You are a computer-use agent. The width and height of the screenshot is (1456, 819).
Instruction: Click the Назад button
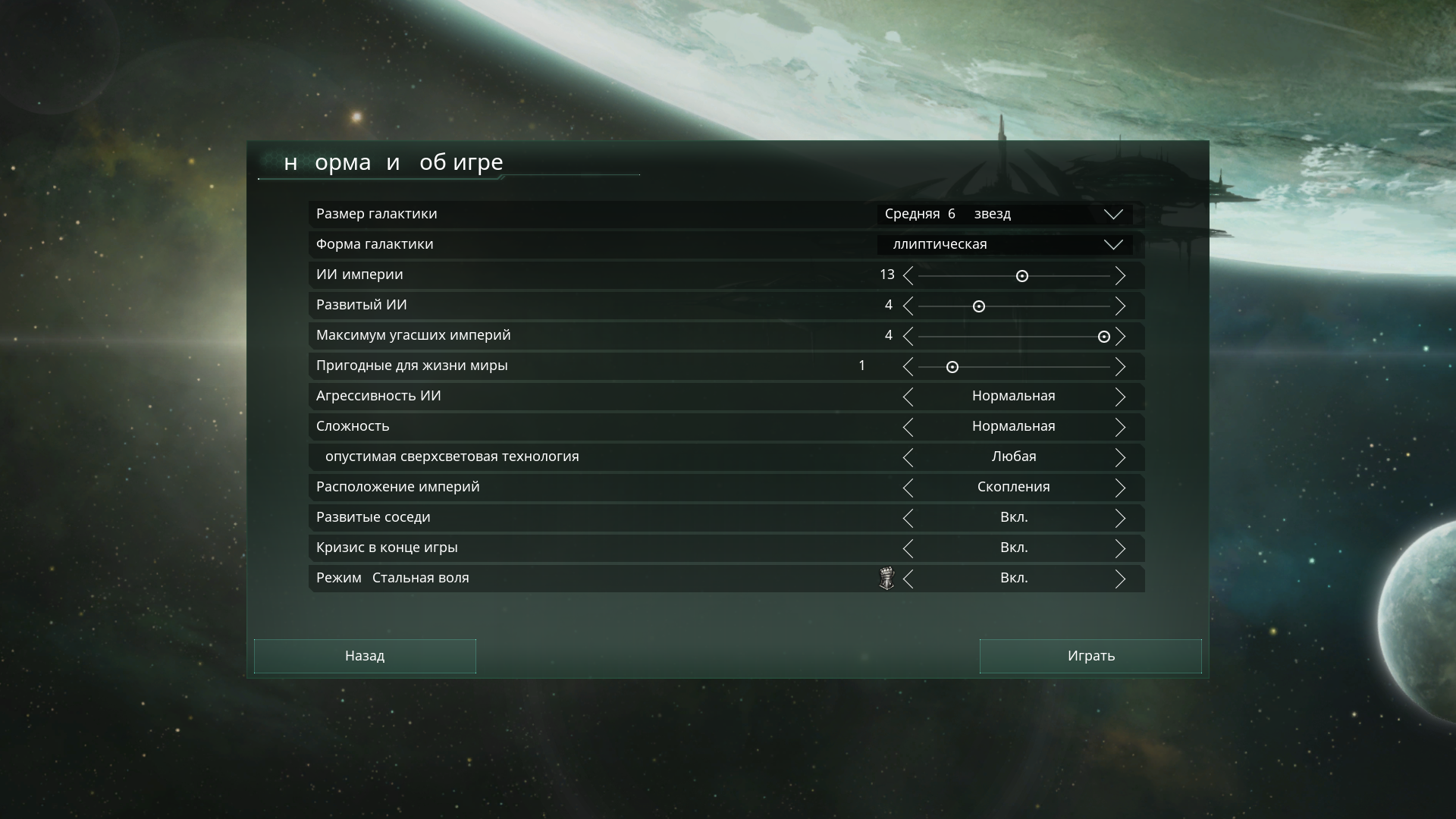[x=365, y=656]
